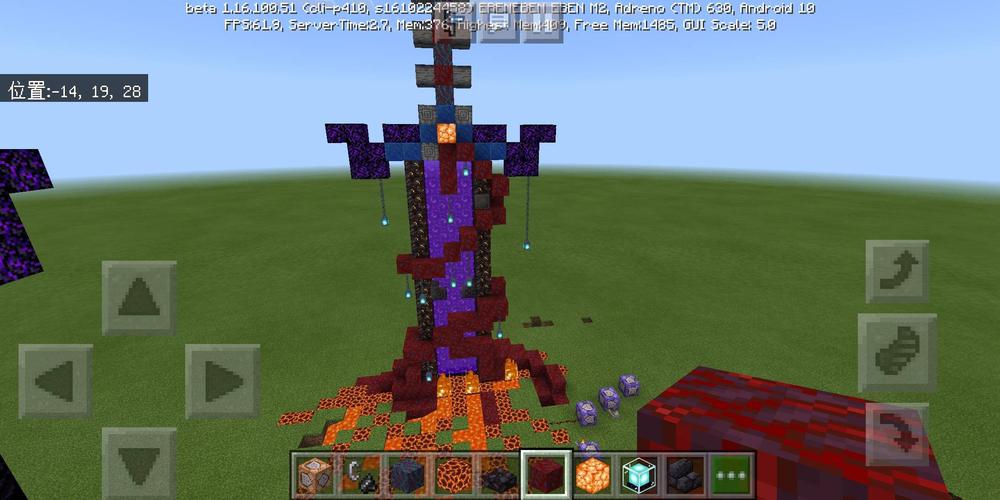Image resolution: width=1000 pixels, height=500 pixels.
Task: Tap the forward arrow movement button
Action: point(139,298)
